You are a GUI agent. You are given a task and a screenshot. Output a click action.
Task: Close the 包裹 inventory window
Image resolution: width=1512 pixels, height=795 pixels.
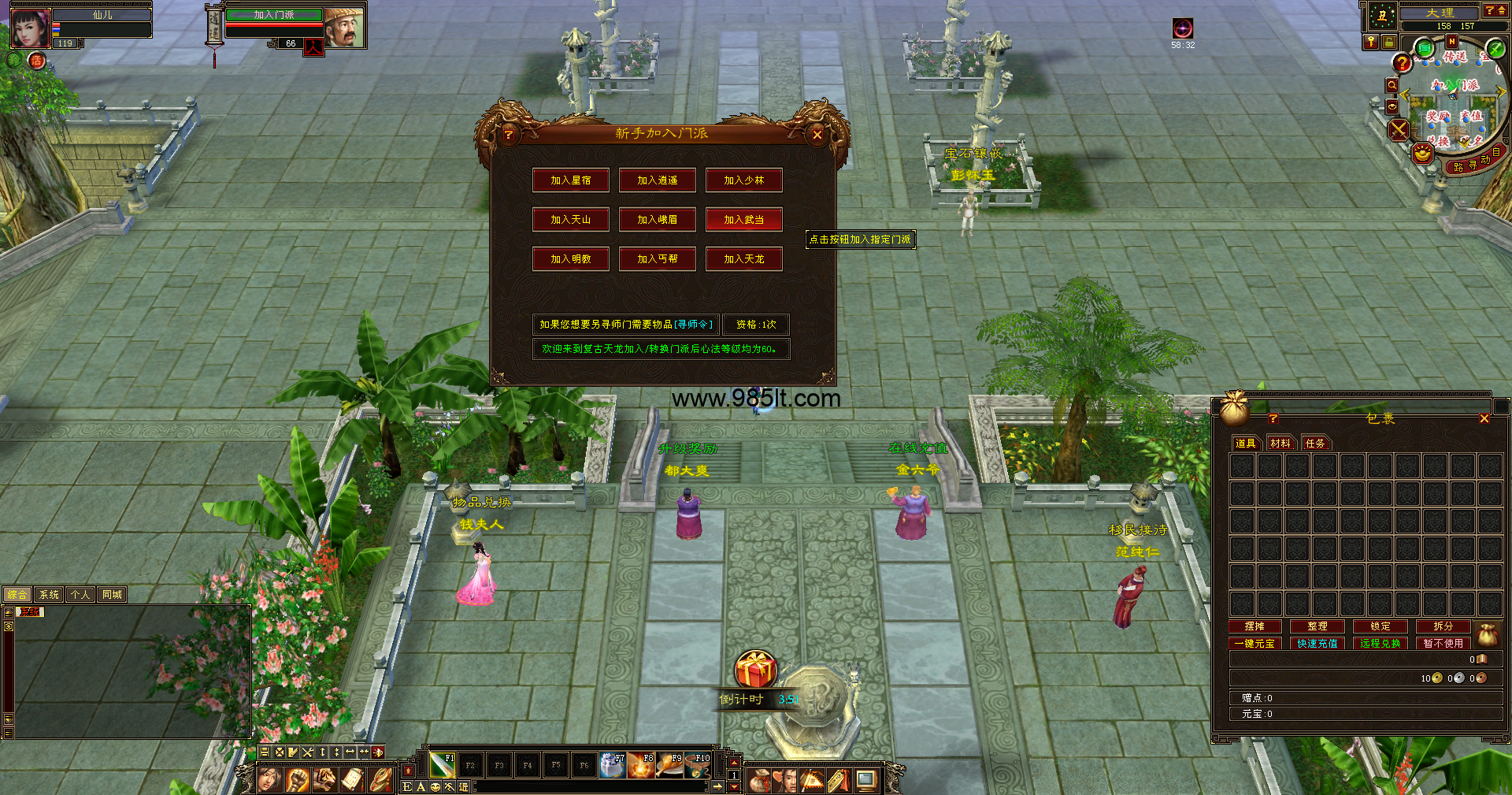click(x=1484, y=418)
